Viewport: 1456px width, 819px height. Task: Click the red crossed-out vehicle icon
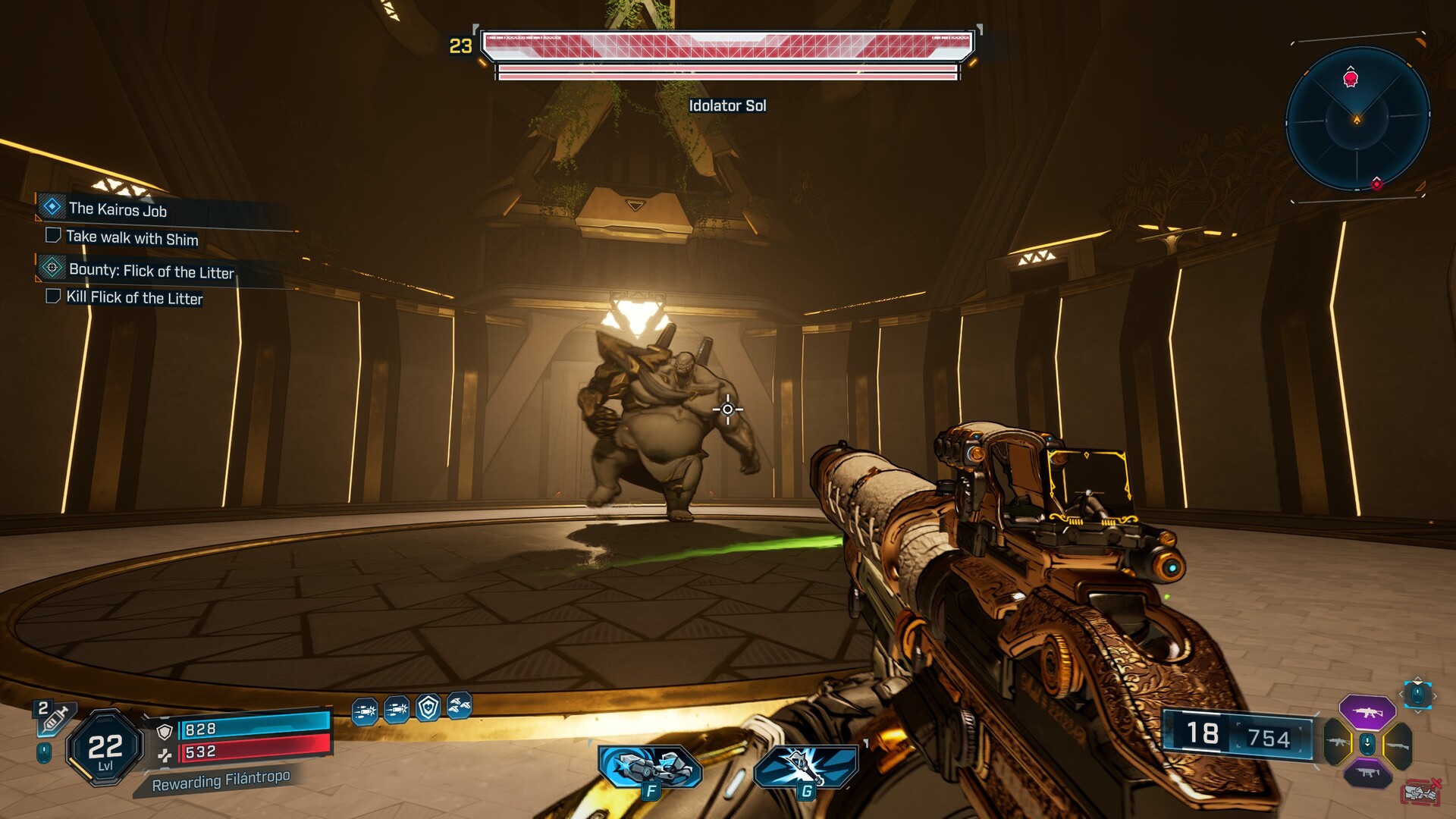(1421, 792)
